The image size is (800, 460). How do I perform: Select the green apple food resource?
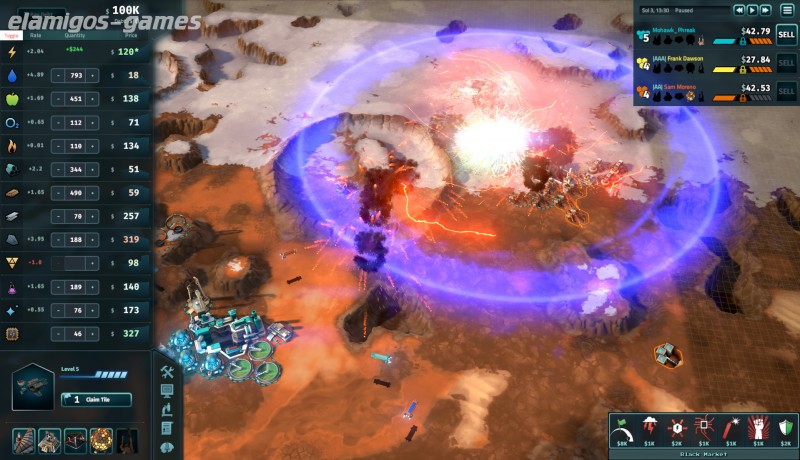pos(12,99)
